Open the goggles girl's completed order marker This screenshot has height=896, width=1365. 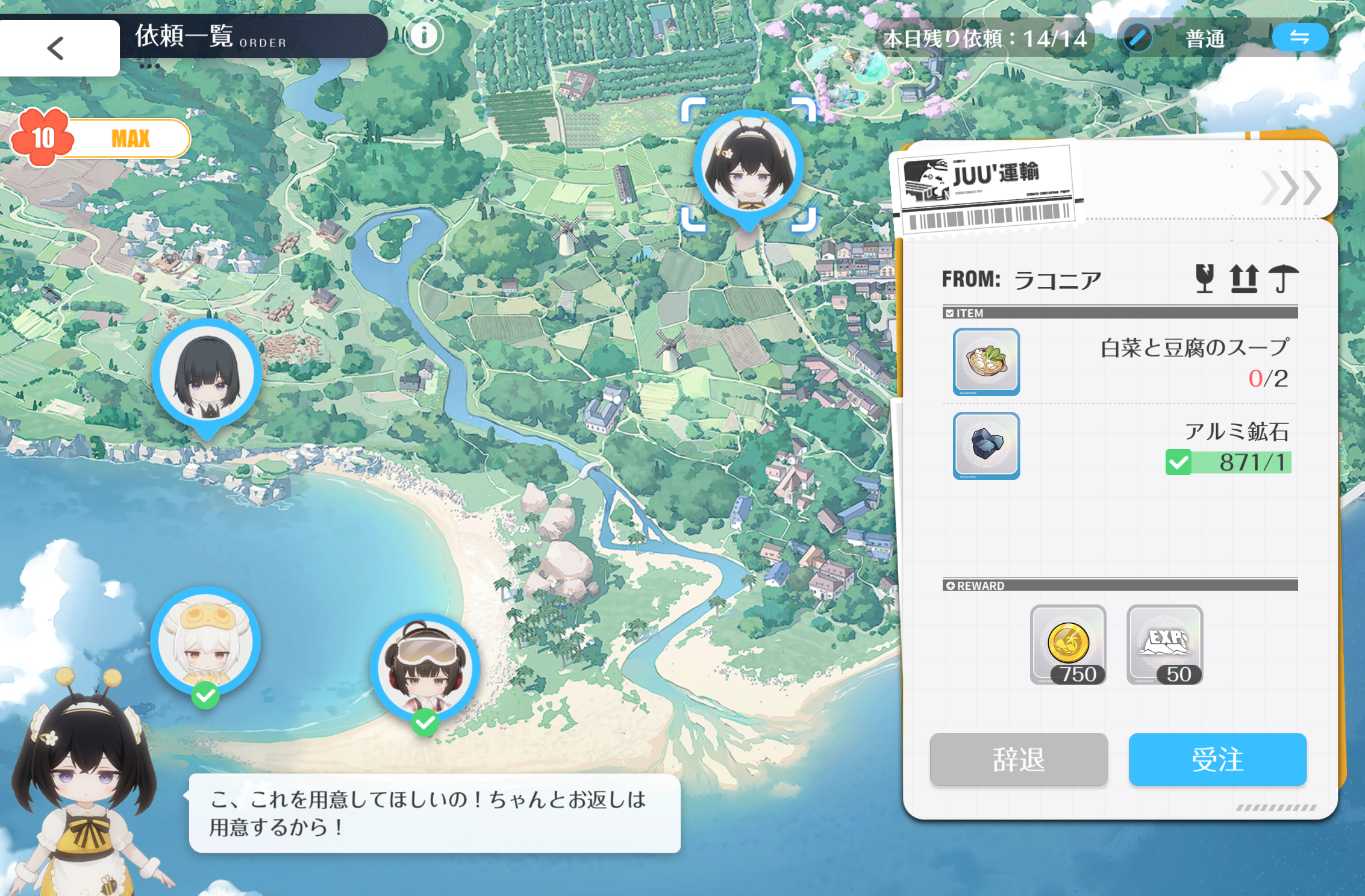click(425, 669)
